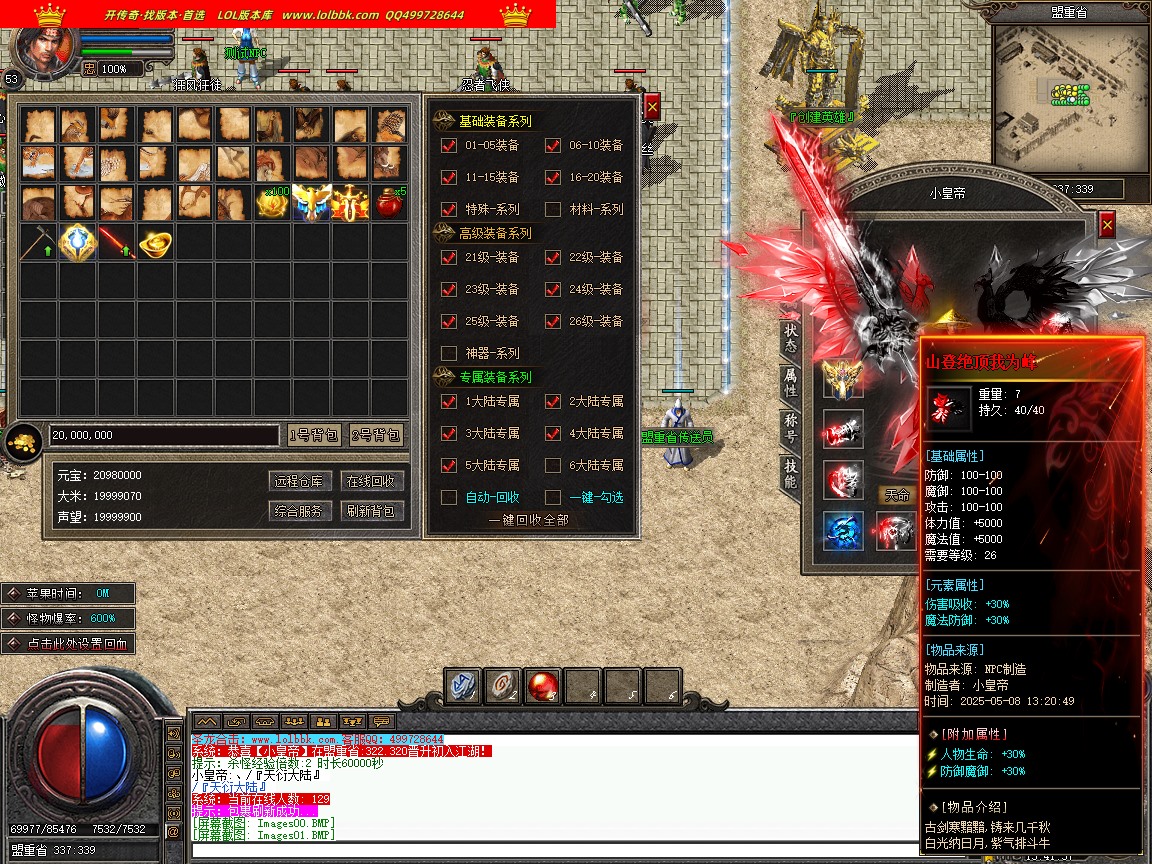Tick the 材料-系列 checkbox
This screenshot has width=1152, height=864.
tap(553, 209)
